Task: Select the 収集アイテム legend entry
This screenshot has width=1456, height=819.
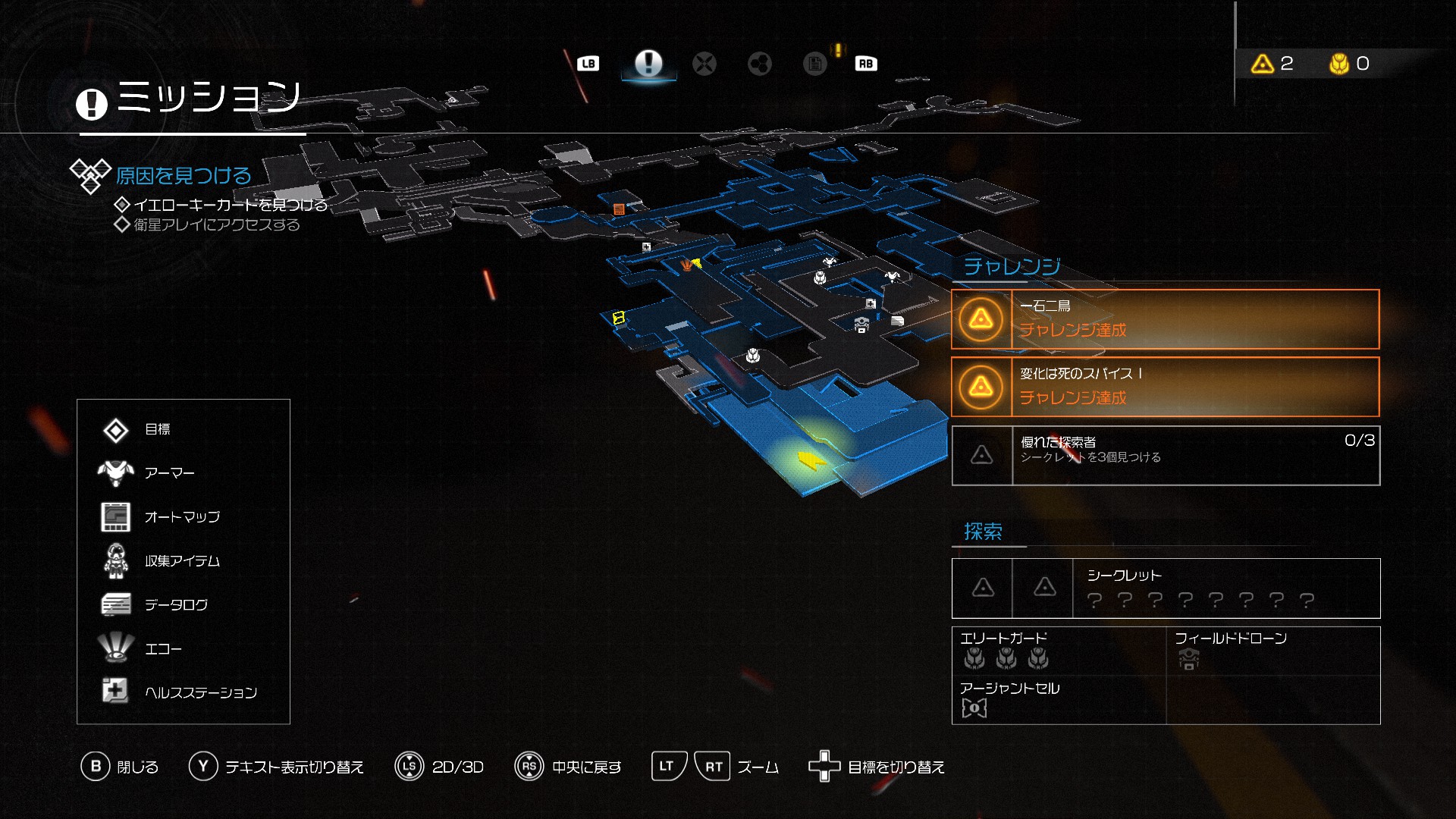Action: pos(182,561)
